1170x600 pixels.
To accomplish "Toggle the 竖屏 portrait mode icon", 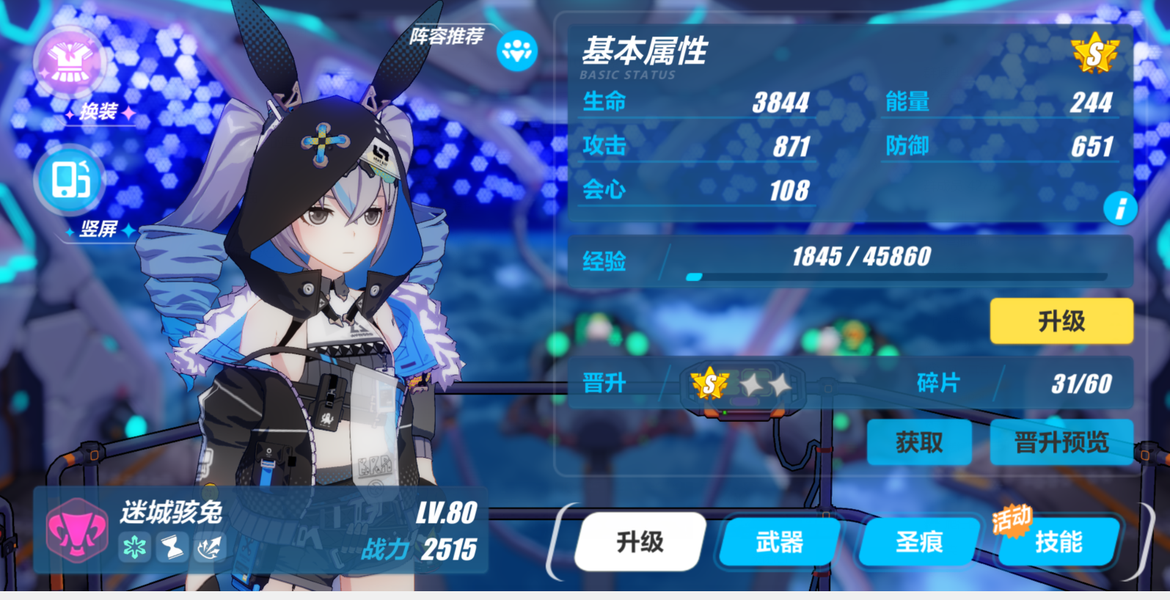I will (x=70, y=181).
